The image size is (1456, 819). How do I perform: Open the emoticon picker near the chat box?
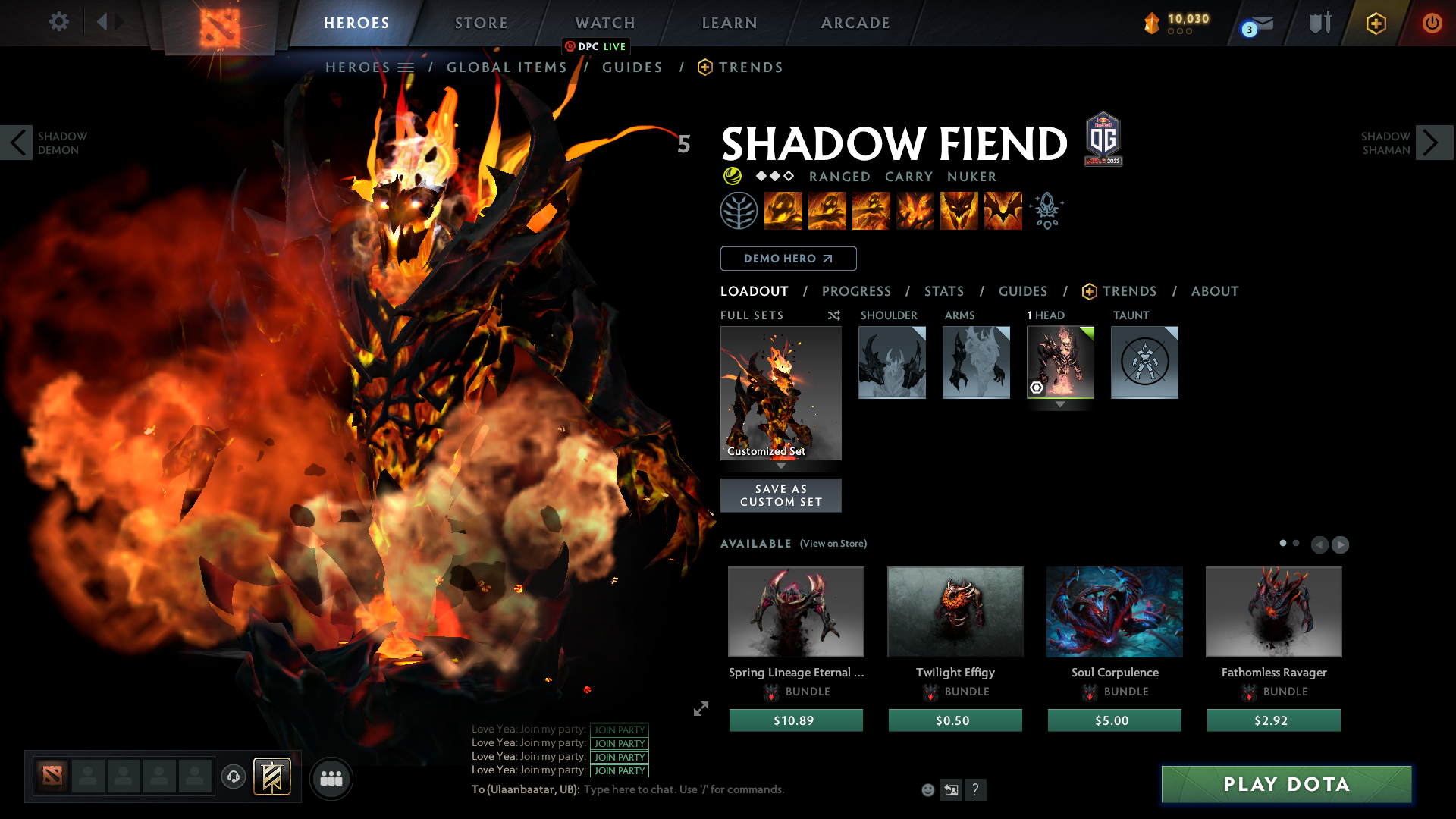pos(927,789)
